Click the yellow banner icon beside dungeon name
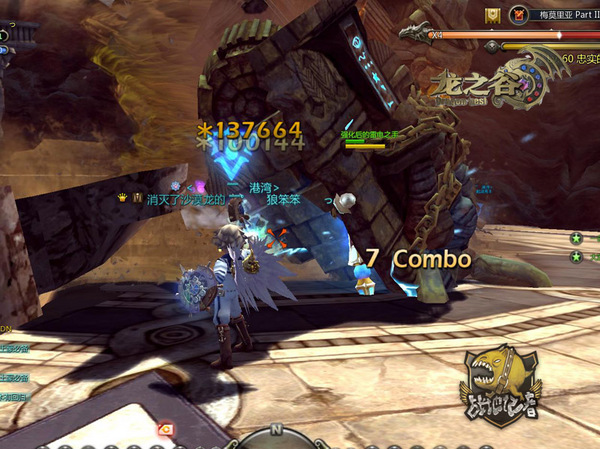600x449 pixels. point(493,15)
